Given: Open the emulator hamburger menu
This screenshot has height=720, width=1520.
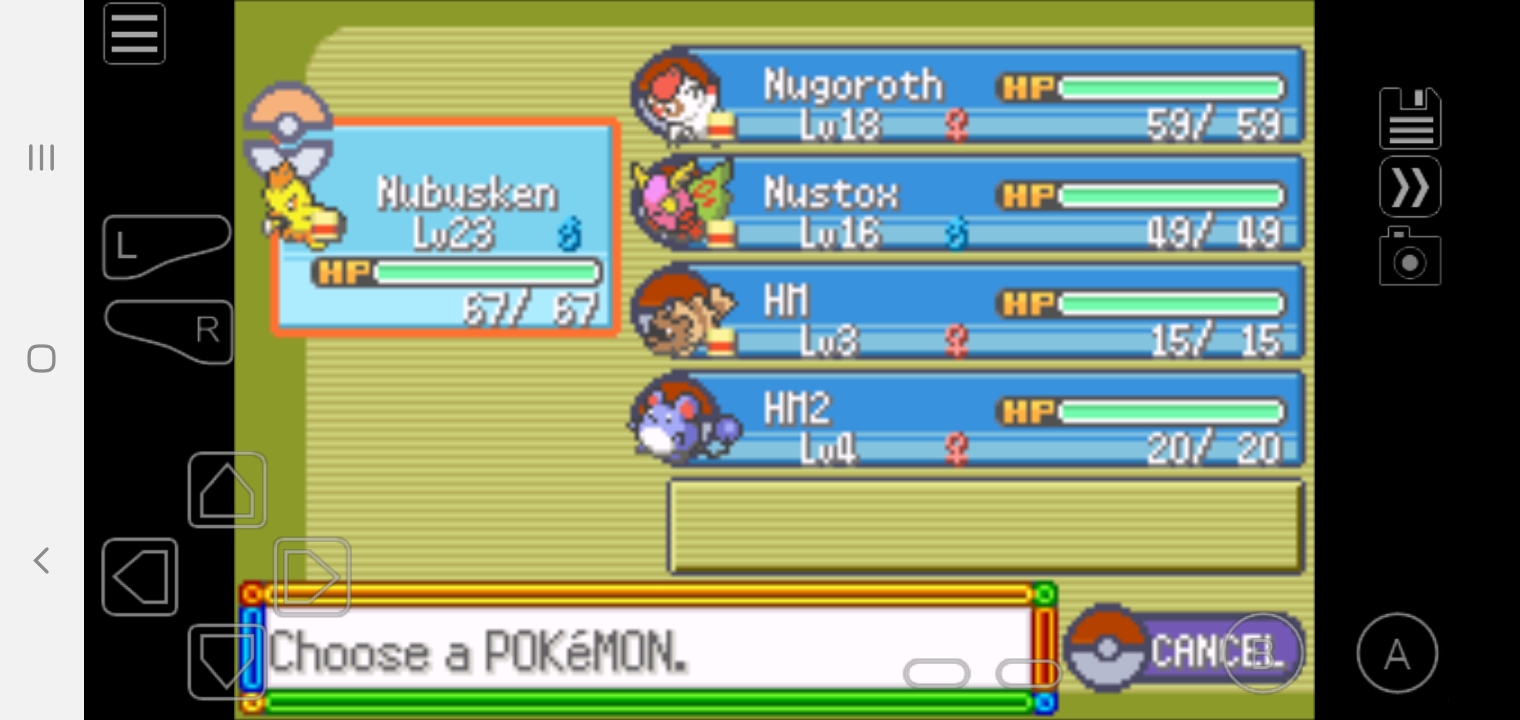Looking at the screenshot, I should (134, 34).
